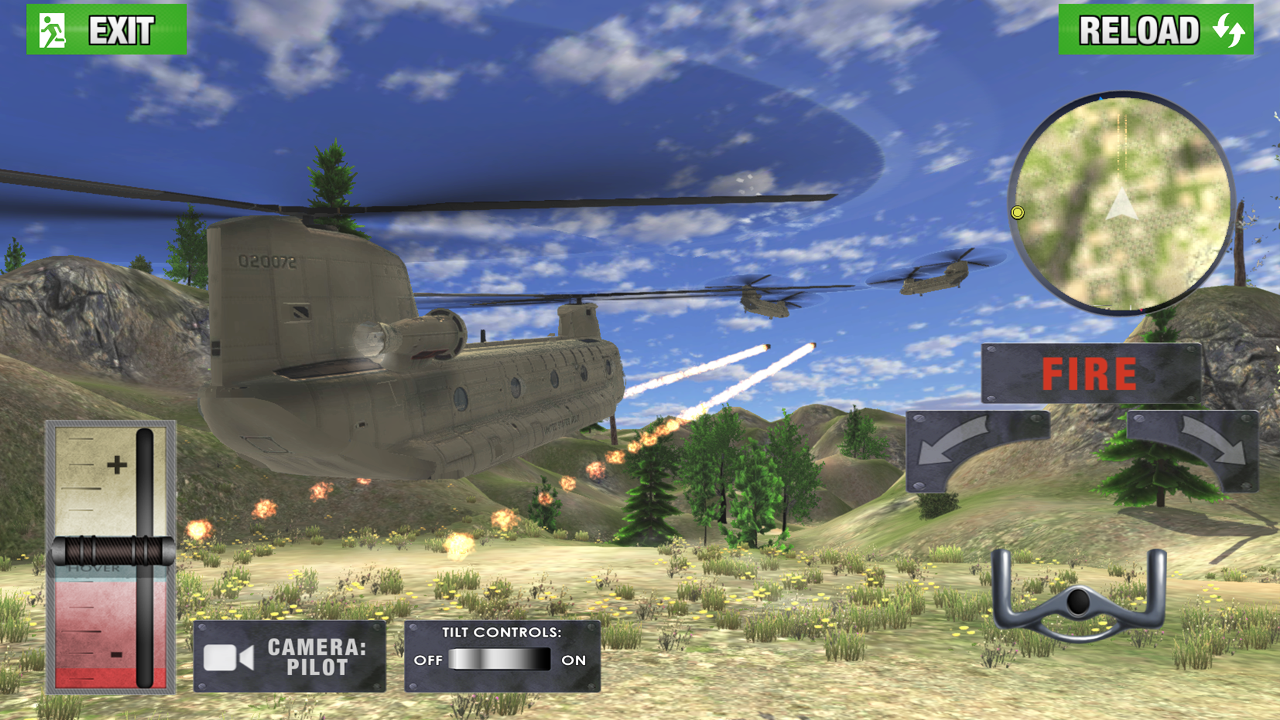Open the circular minimap radar display
This screenshot has width=1280, height=720.
coord(1125,203)
